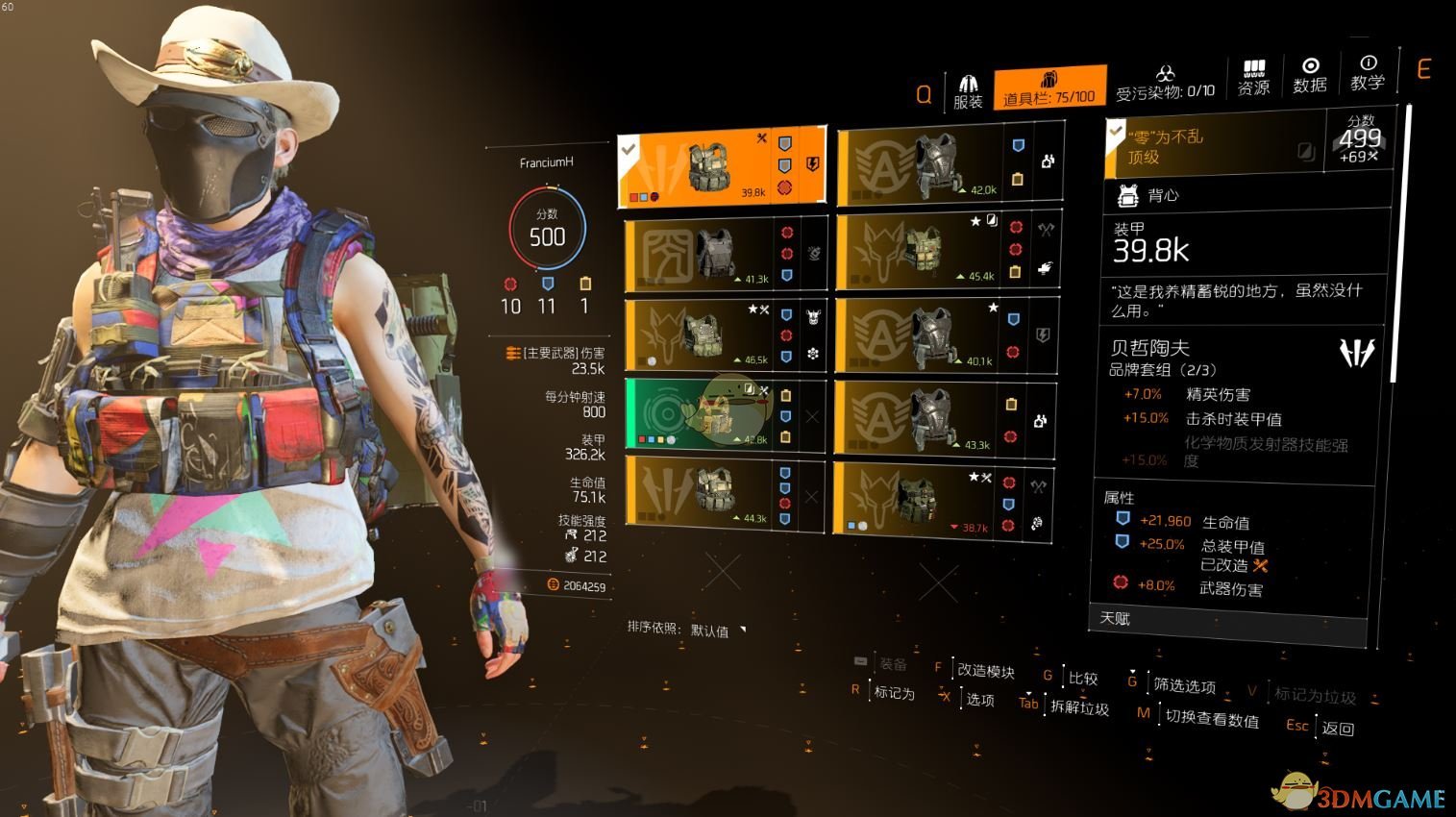Image resolution: width=1456 pixels, height=817 pixels.
Task: Expand the 天赋 talent section
Action: 1230,621
